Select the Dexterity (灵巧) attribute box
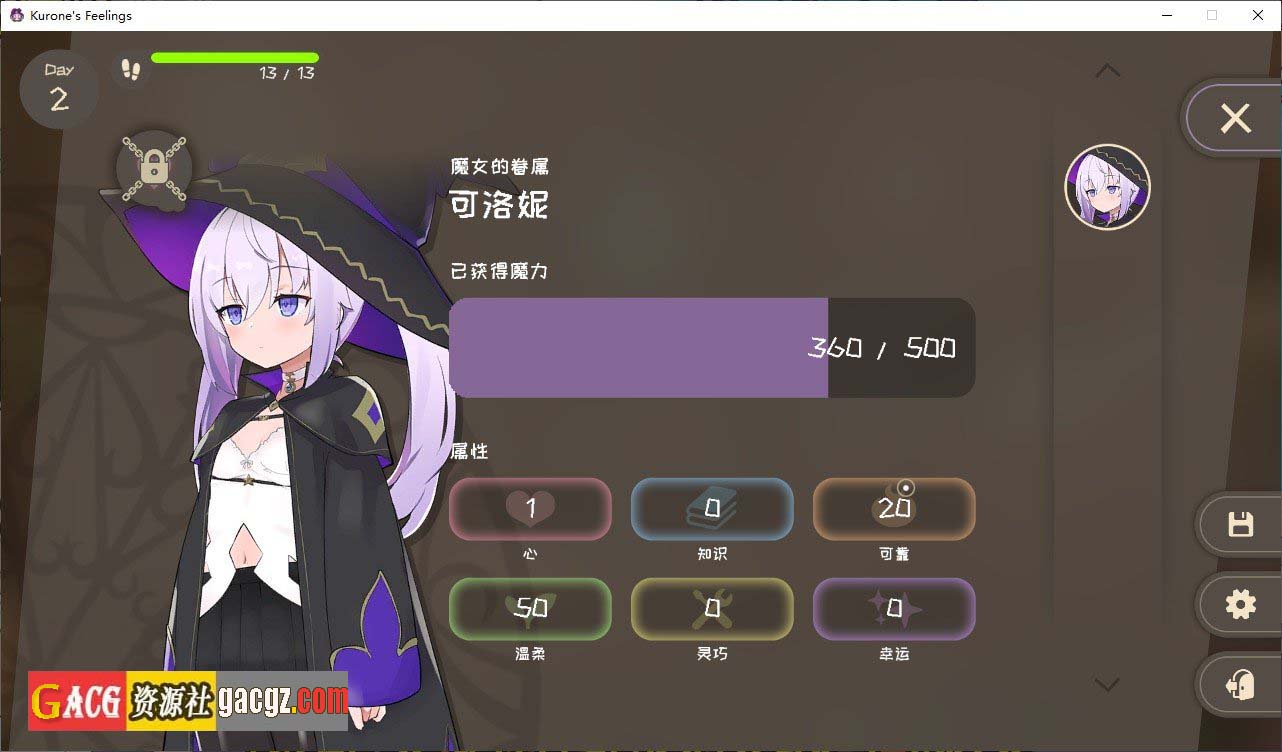Image resolution: width=1282 pixels, height=752 pixels. tap(712, 608)
